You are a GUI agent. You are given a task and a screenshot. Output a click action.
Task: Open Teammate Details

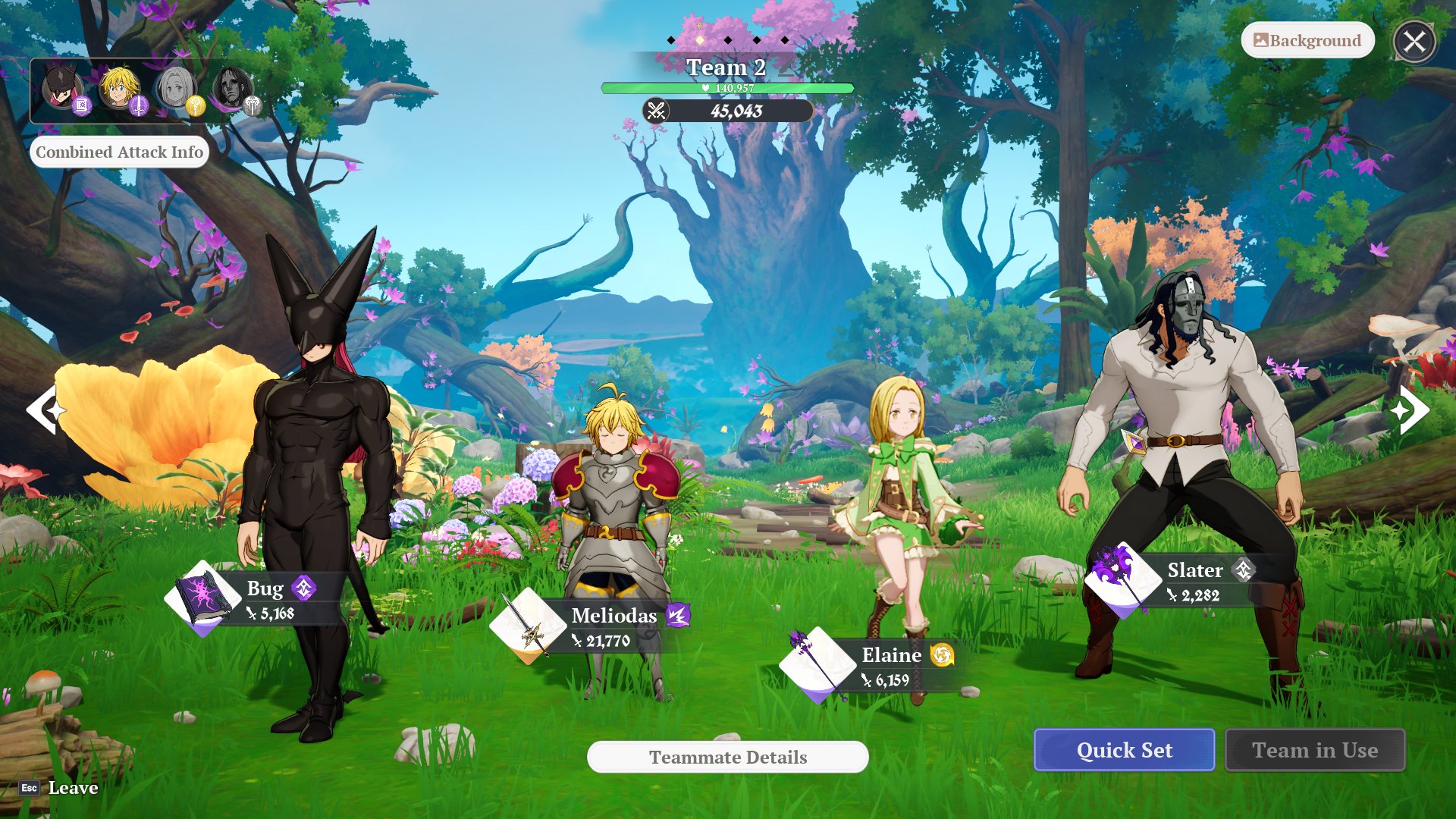click(727, 757)
